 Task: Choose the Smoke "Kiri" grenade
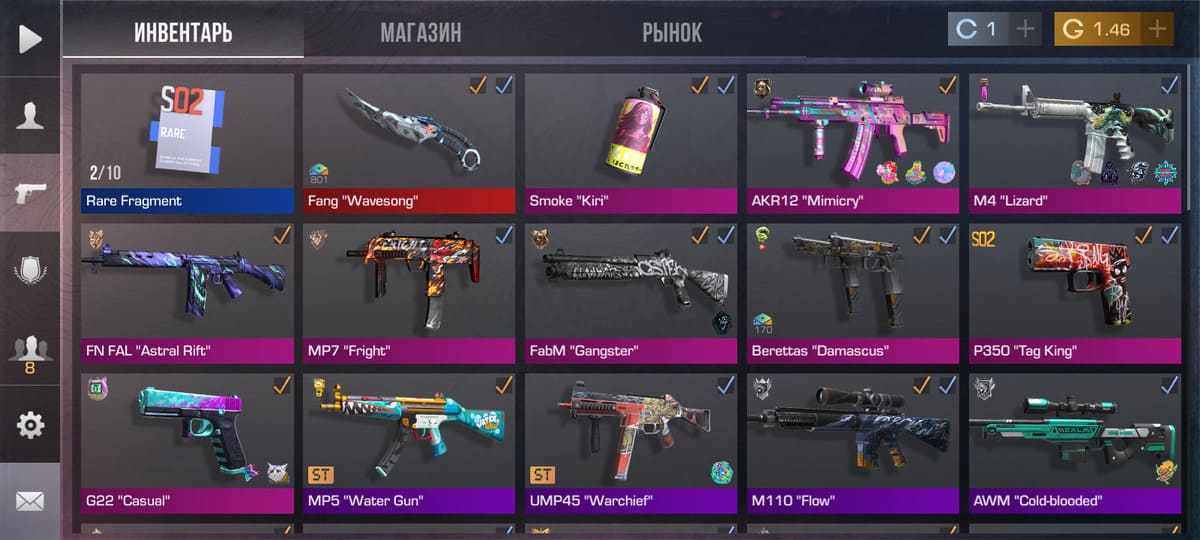point(631,142)
